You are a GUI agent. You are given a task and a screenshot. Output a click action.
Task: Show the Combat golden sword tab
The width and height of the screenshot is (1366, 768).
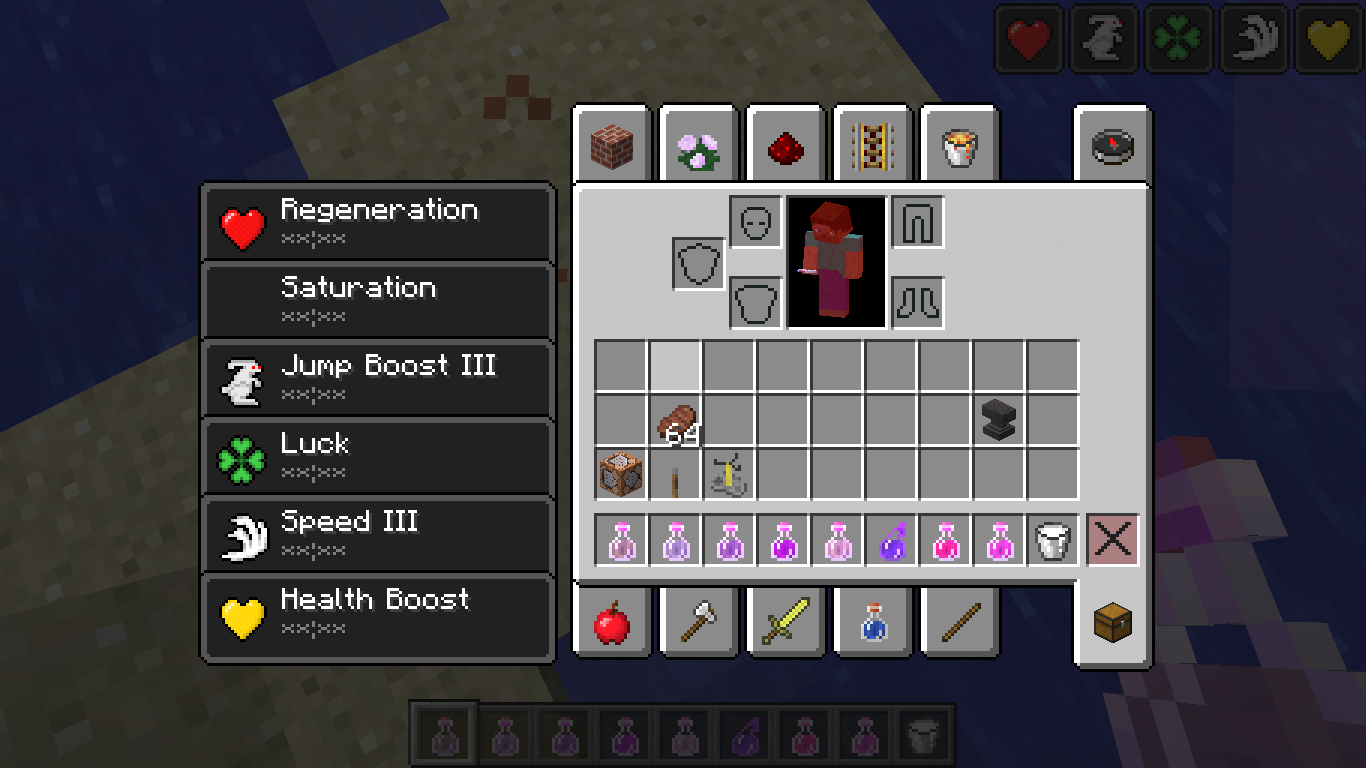pyautogui.click(x=785, y=624)
